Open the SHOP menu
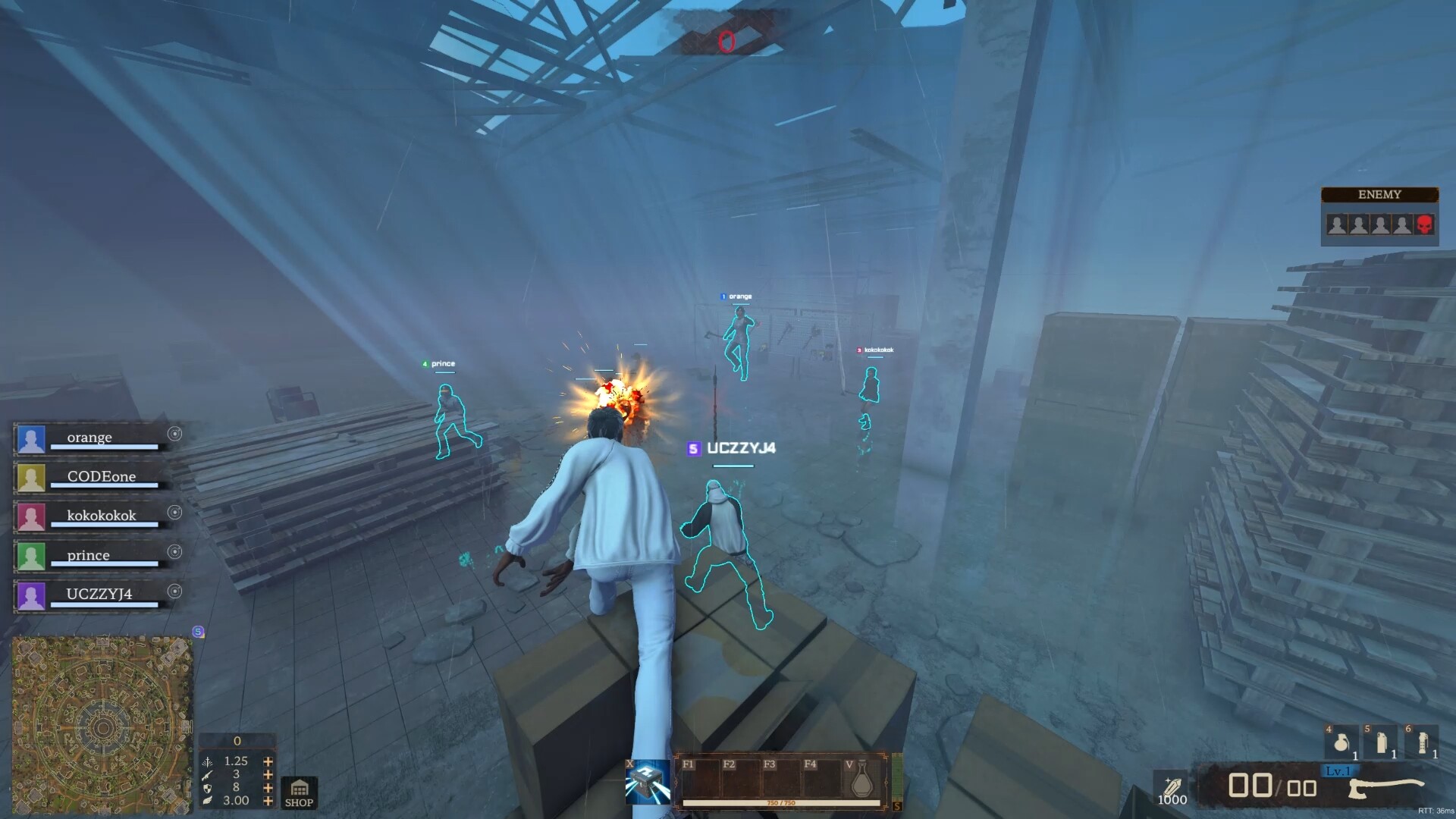Viewport: 1456px width, 819px height. (x=299, y=794)
